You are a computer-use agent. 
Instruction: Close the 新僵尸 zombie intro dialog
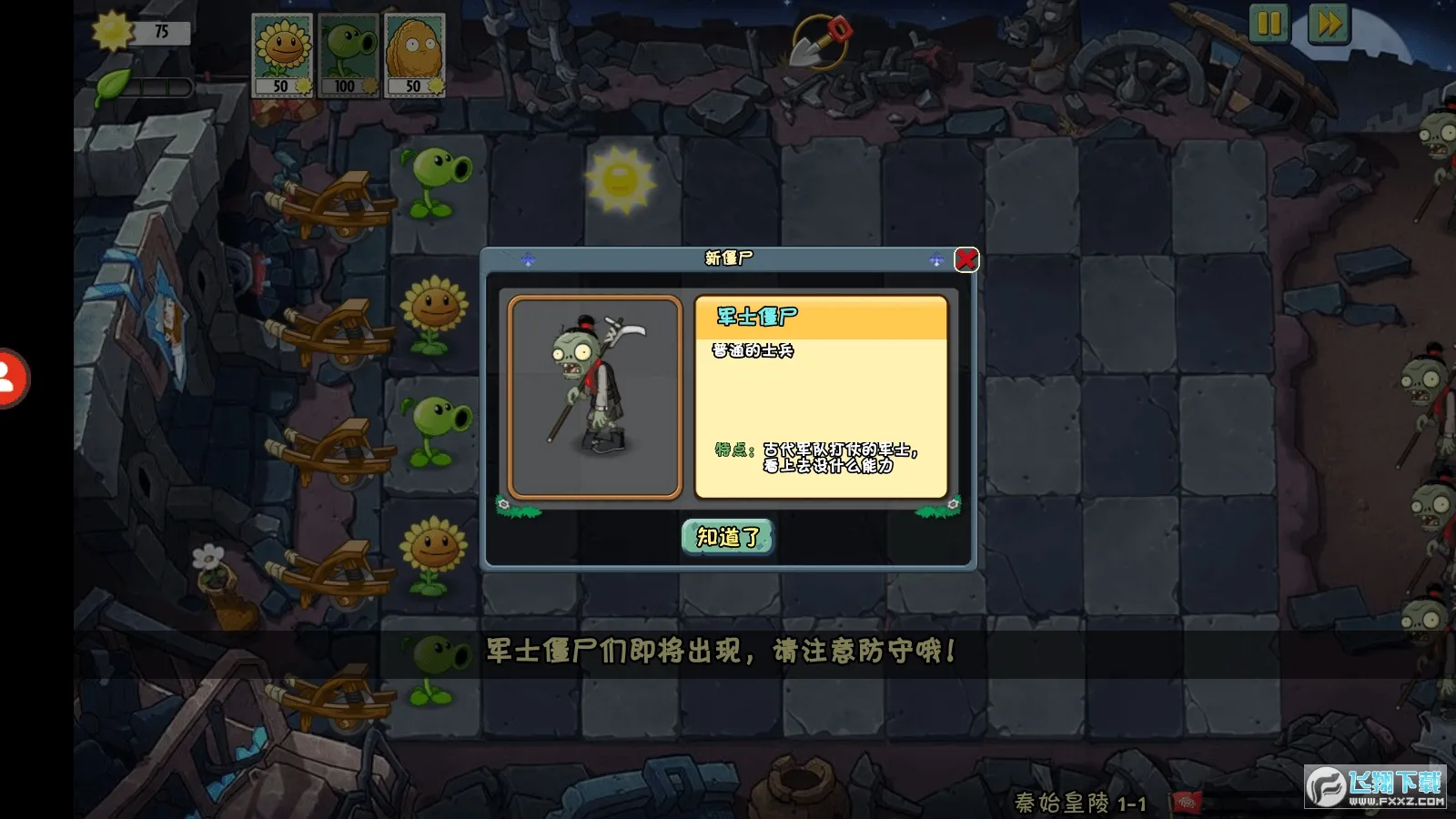click(x=966, y=259)
